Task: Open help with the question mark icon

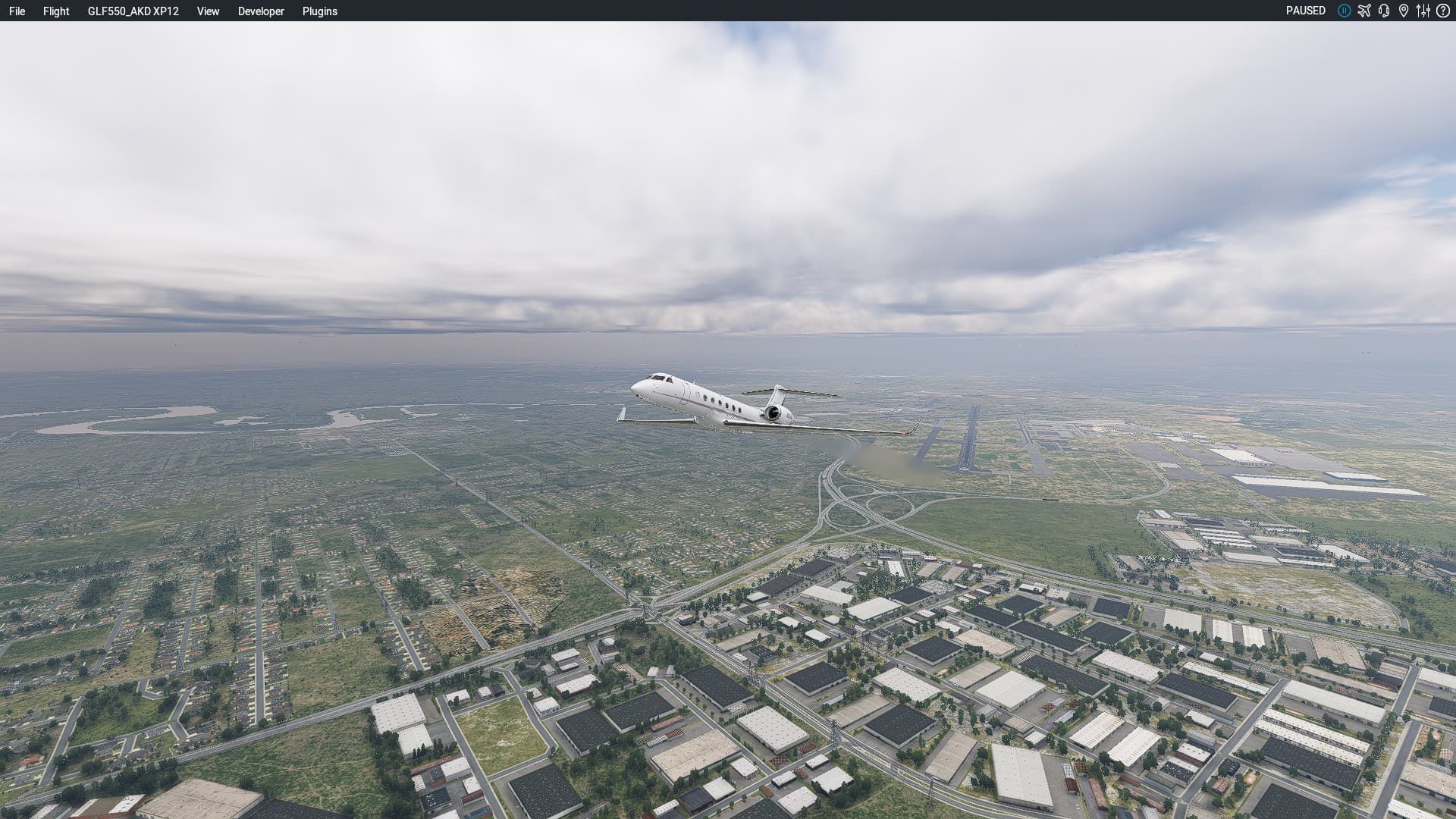Action: coord(1443,11)
